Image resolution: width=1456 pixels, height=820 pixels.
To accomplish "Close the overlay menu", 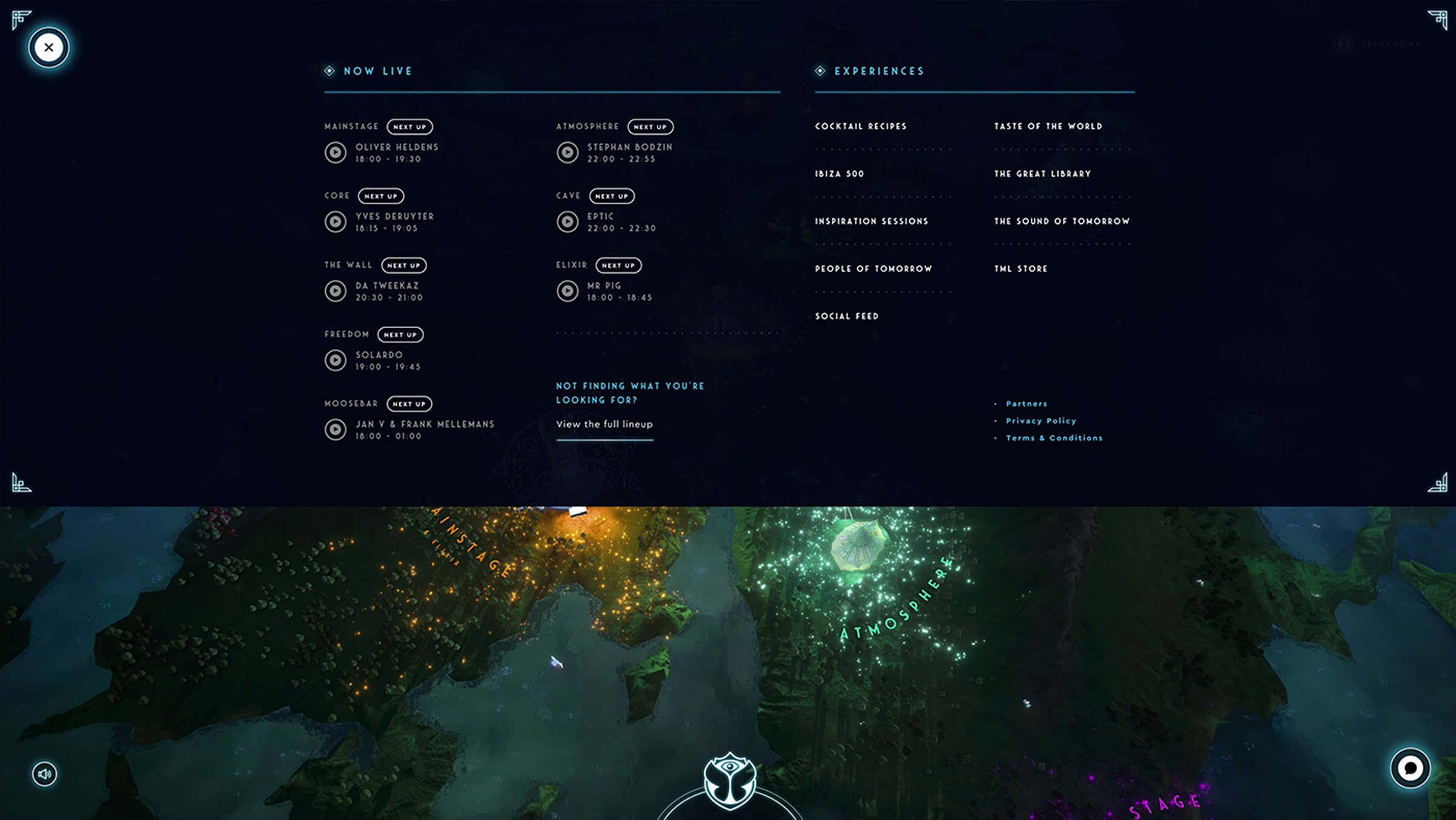I will 49,47.
